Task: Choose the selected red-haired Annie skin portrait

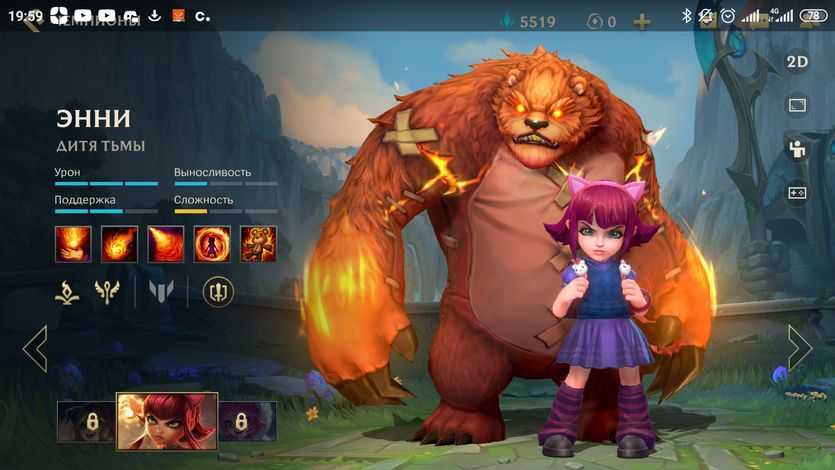Action: pyautogui.click(x=167, y=420)
